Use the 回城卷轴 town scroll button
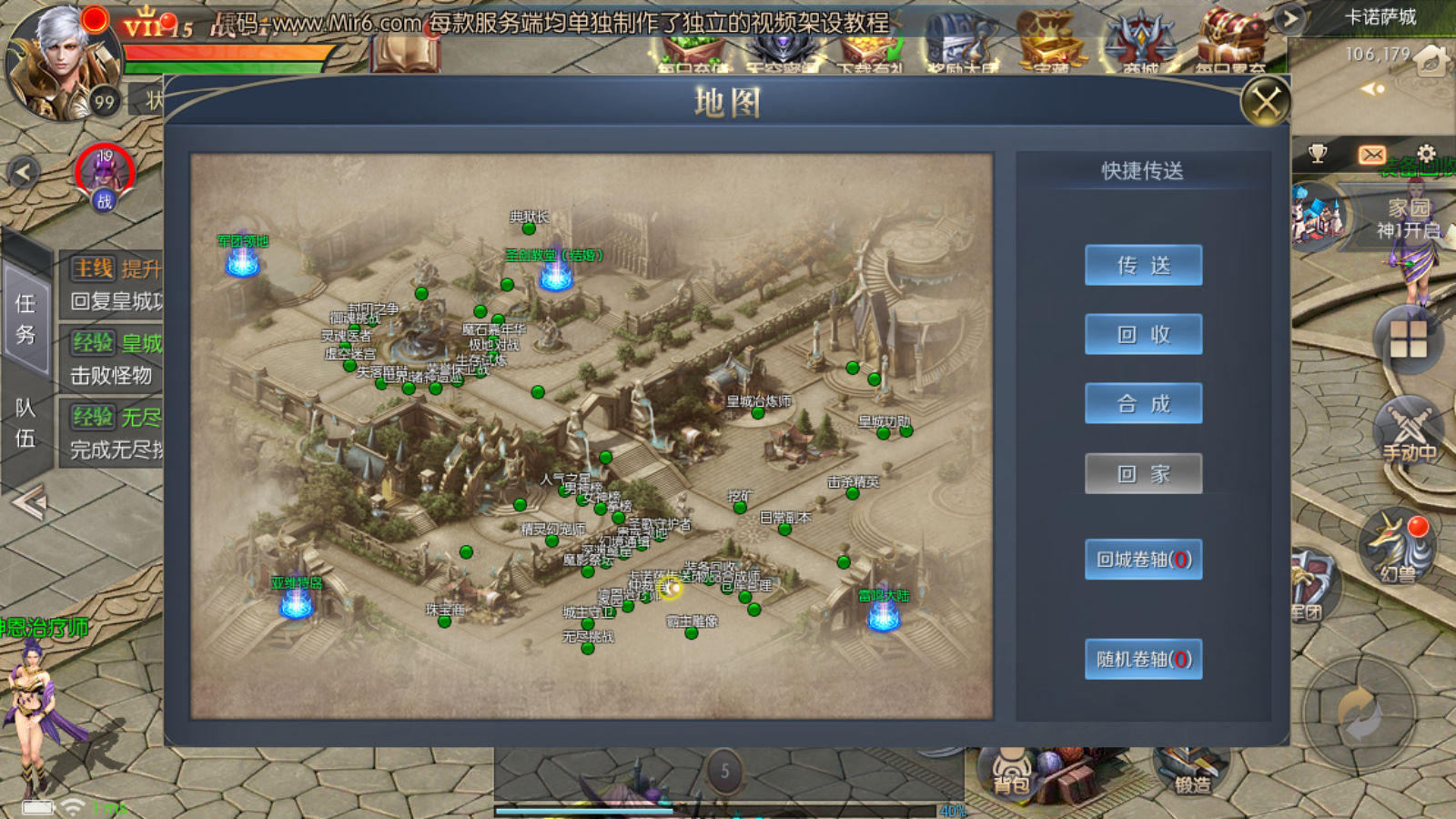 [1143, 560]
